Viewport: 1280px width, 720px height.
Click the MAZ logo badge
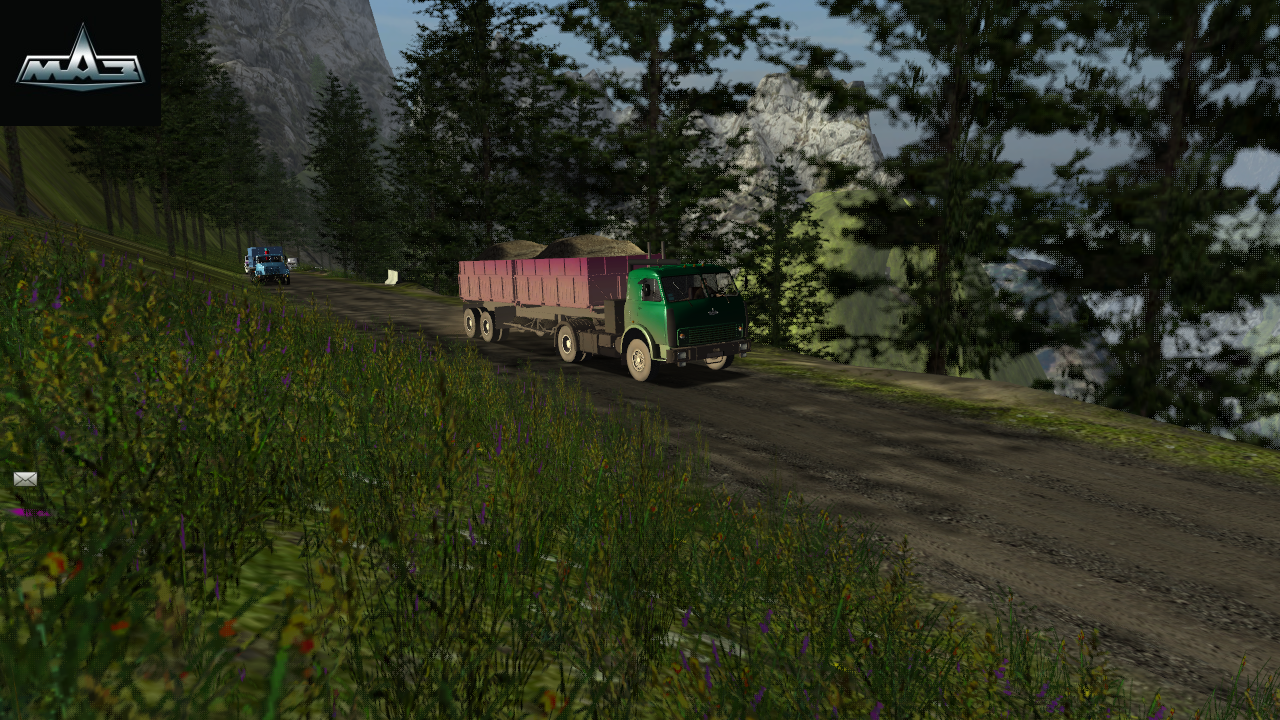pyautogui.click(x=80, y=62)
